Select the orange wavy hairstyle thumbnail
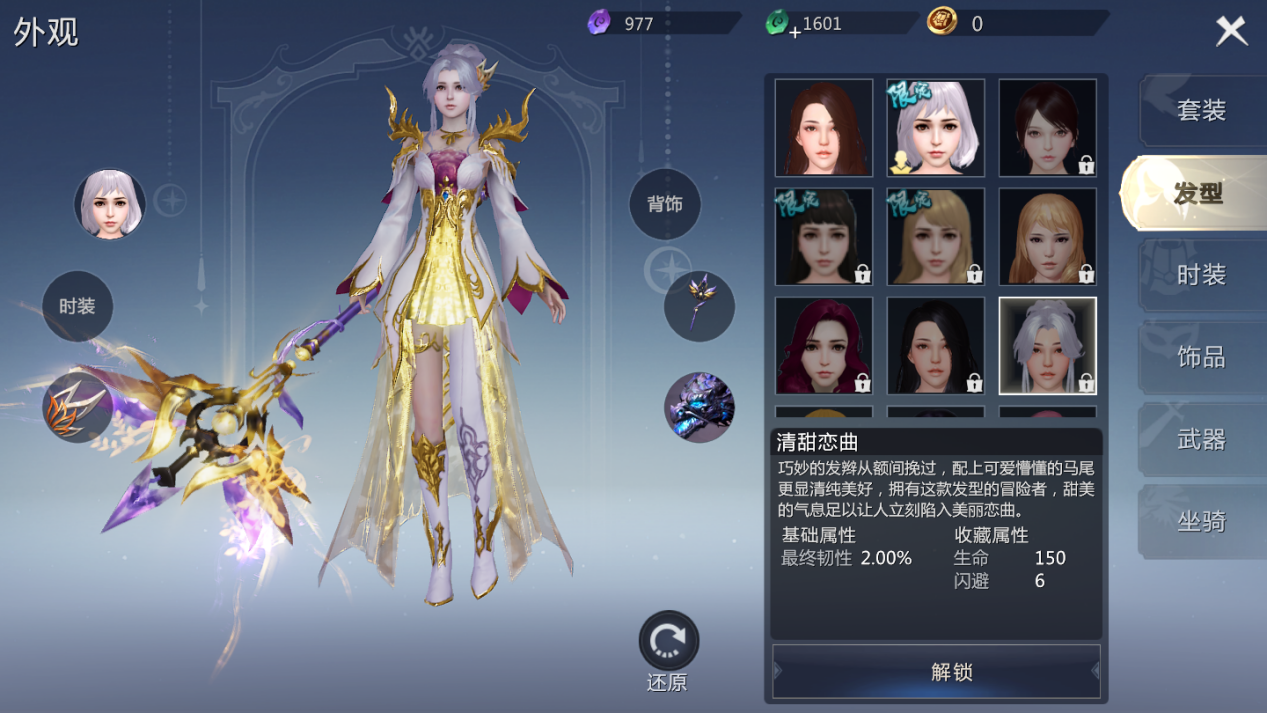Screen dimensions: 1267x713 pyautogui.click(x=1048, y=237)
